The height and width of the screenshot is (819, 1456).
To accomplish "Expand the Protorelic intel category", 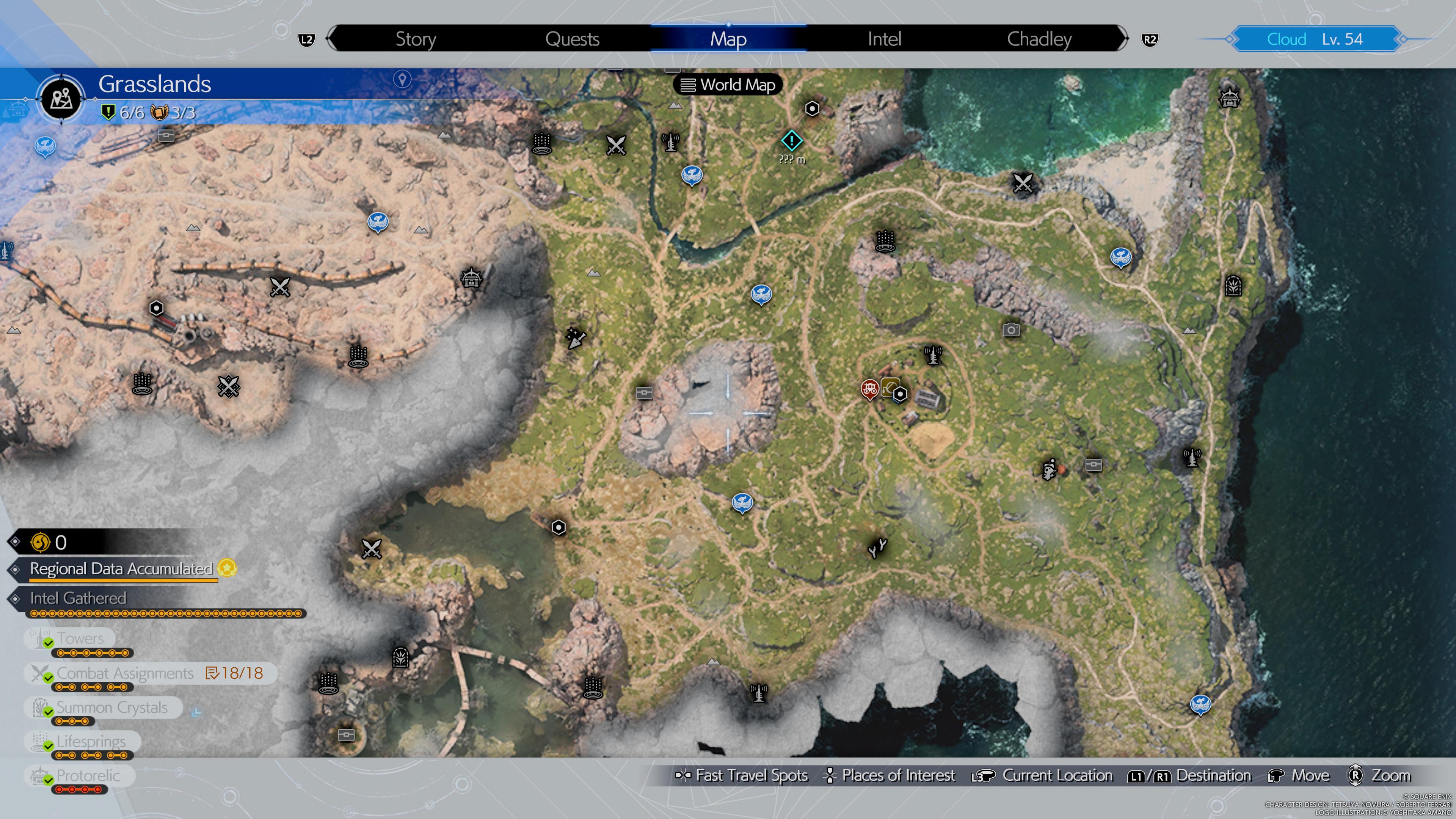I will point(88,775).
